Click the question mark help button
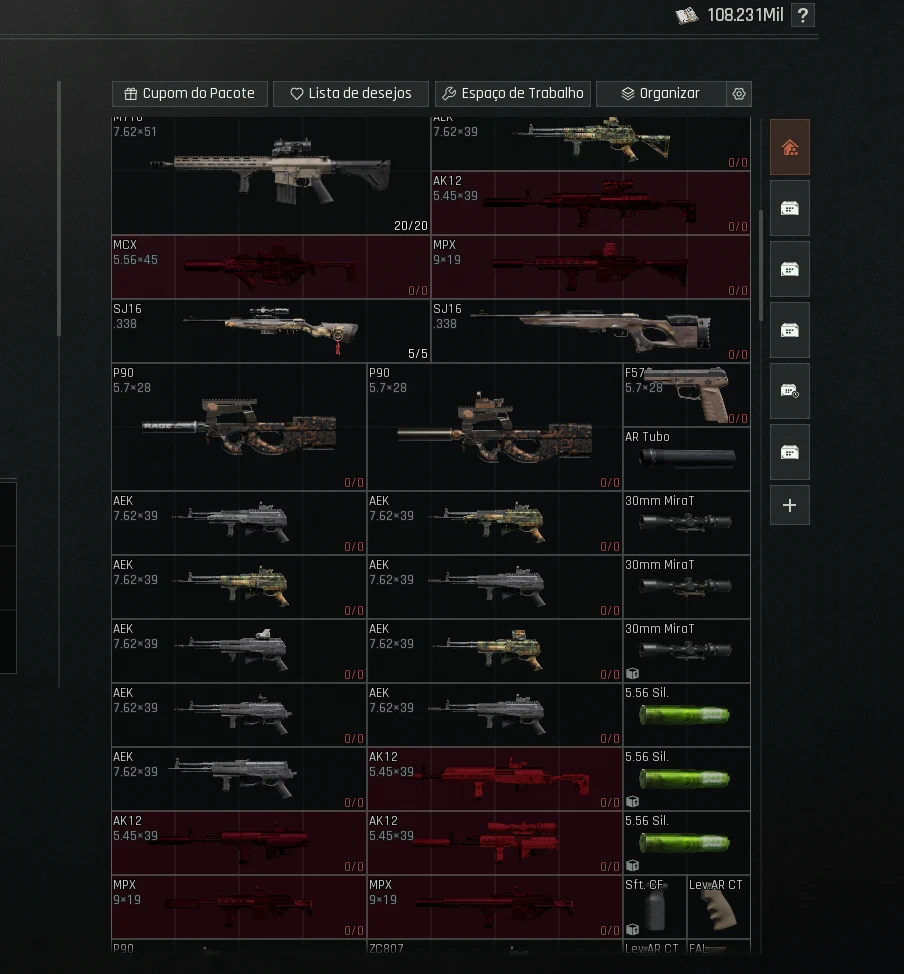The height and width of the screenshot is (974, 904). click(x=802, y=15)
